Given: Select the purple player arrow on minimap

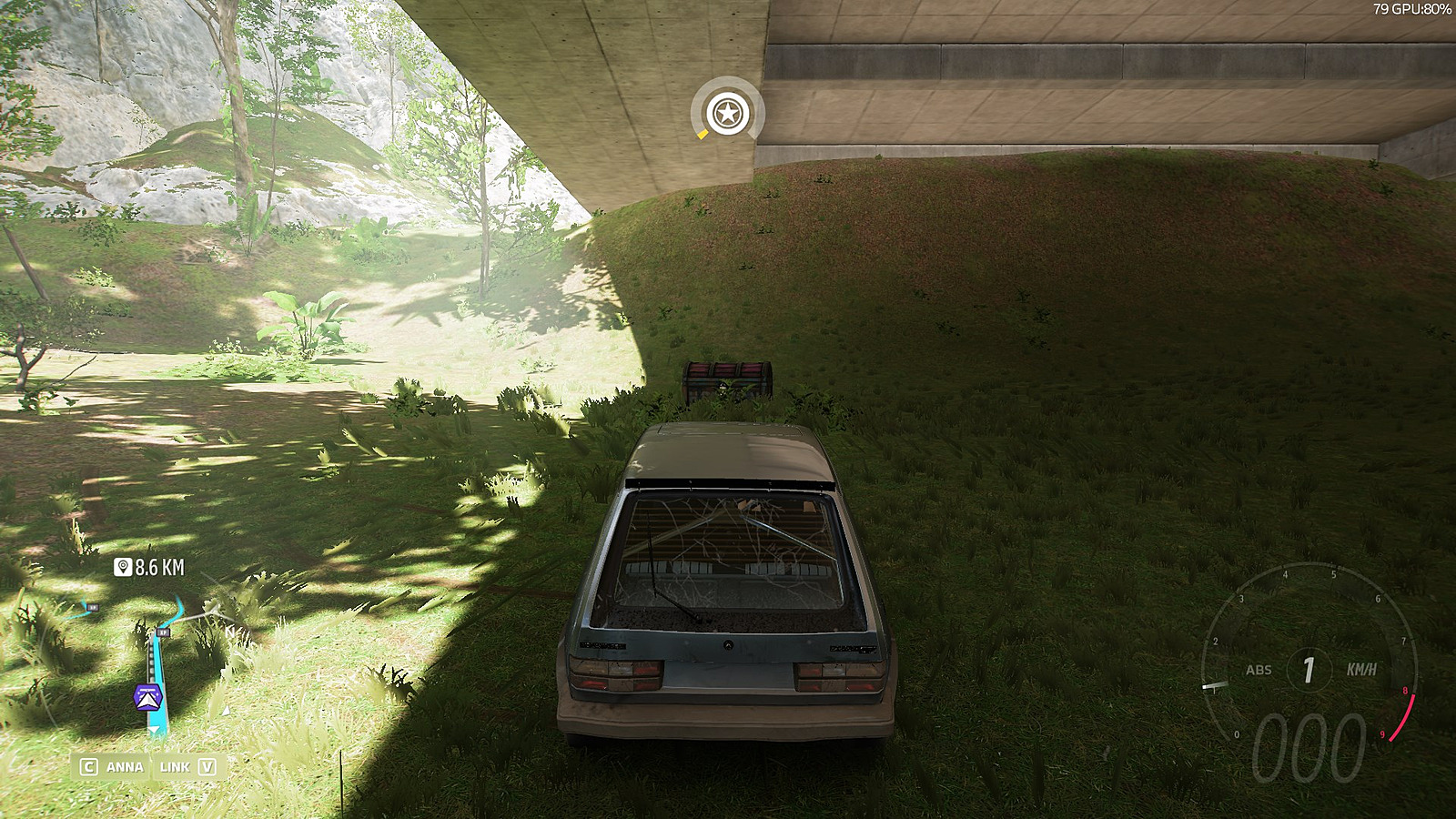Looking at the screenshot, I should pos(147,697).
